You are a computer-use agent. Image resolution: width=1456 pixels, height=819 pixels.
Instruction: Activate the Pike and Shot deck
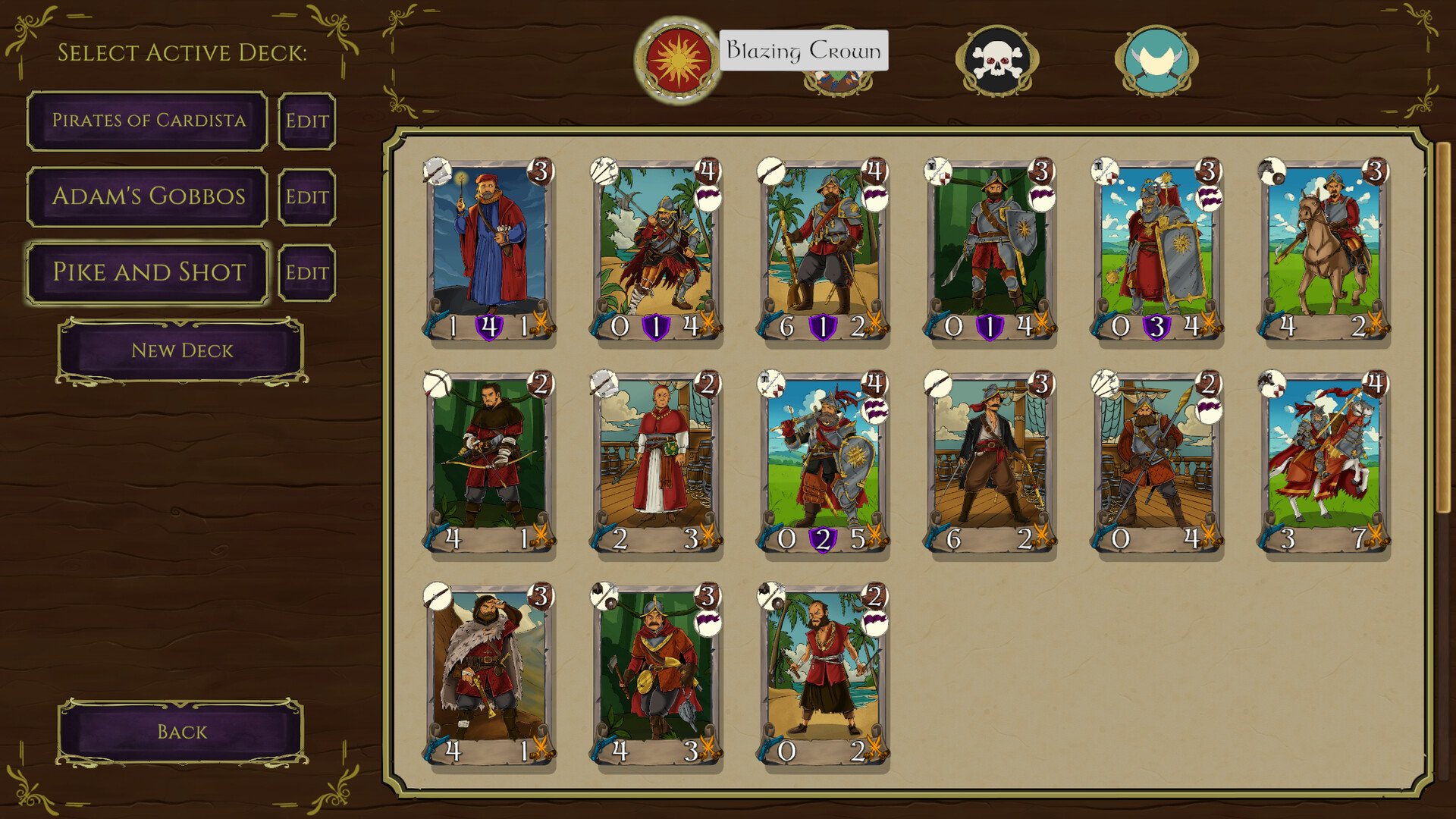[x=148, y=273]
